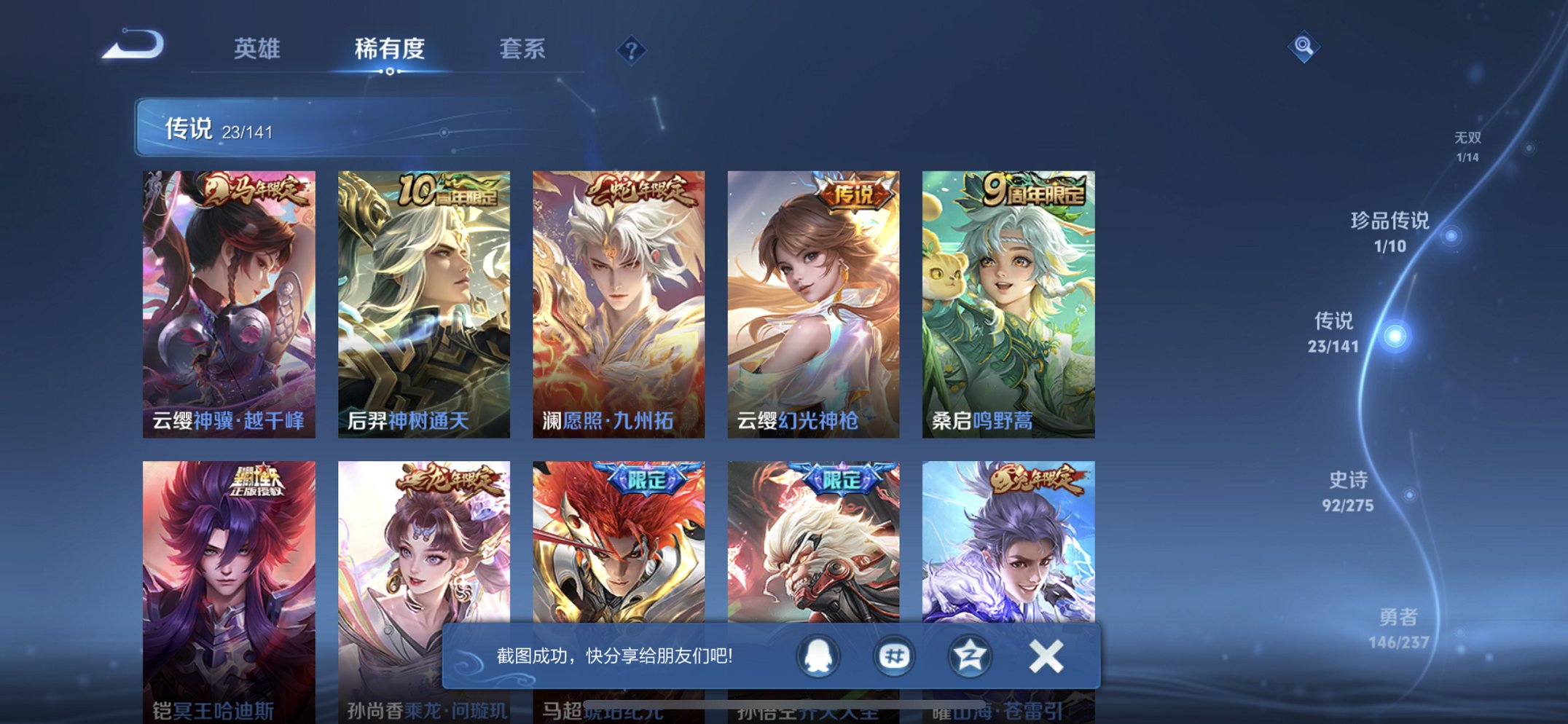This screenshot has height=724, width=1568.
Task: Open help via the question mark icon
Action: coord(631,50)
